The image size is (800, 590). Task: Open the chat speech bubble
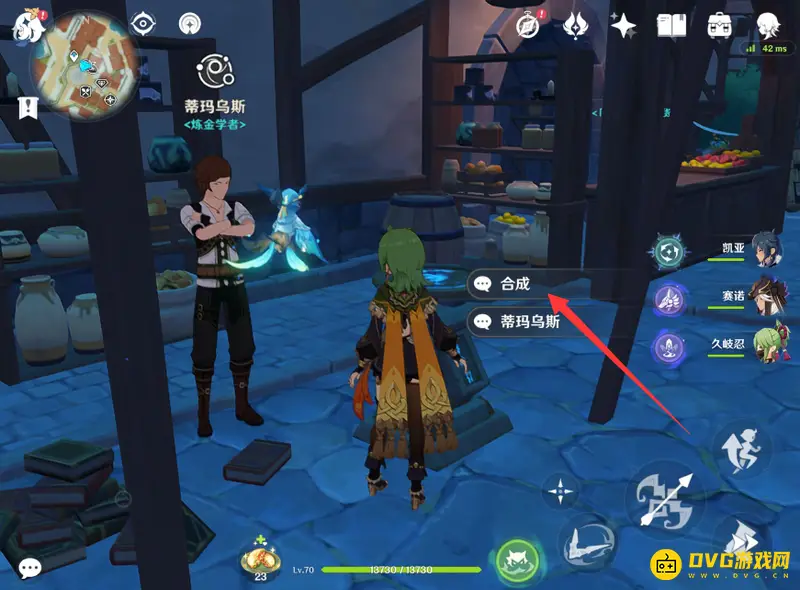[29, 567]
